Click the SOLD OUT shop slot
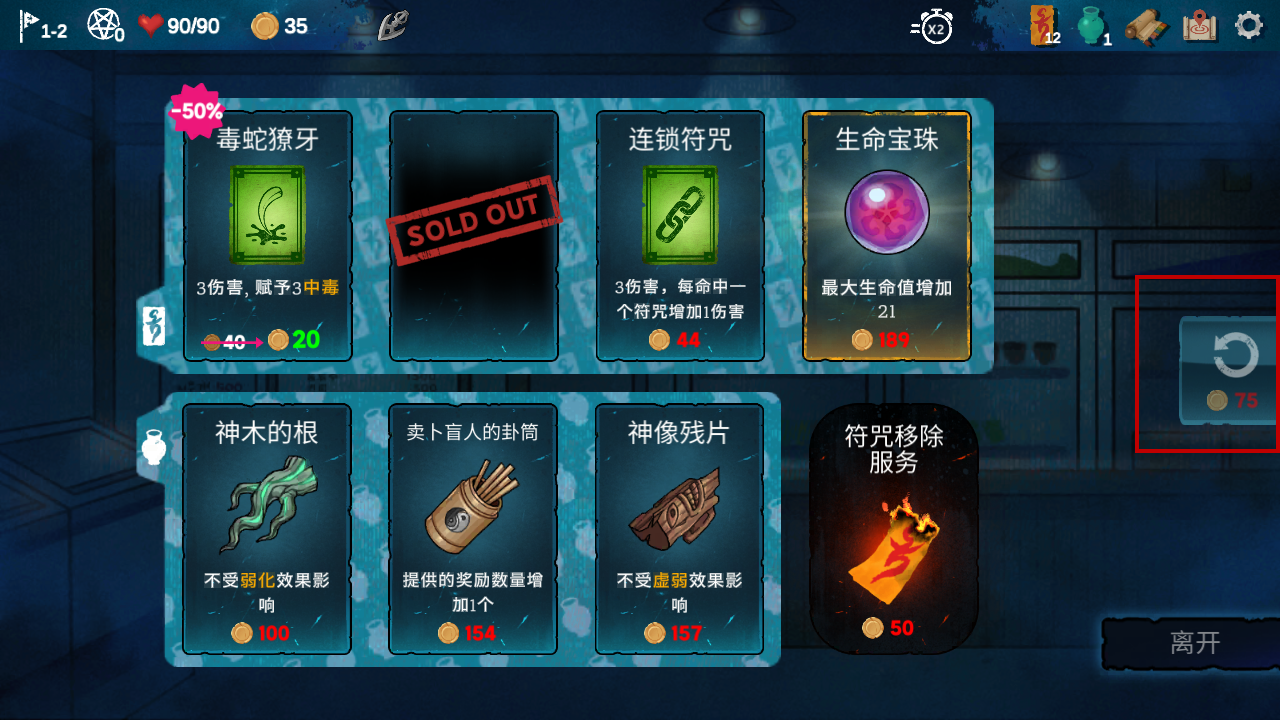Screen dimensions: 1280x720 [x=473, y=235]
